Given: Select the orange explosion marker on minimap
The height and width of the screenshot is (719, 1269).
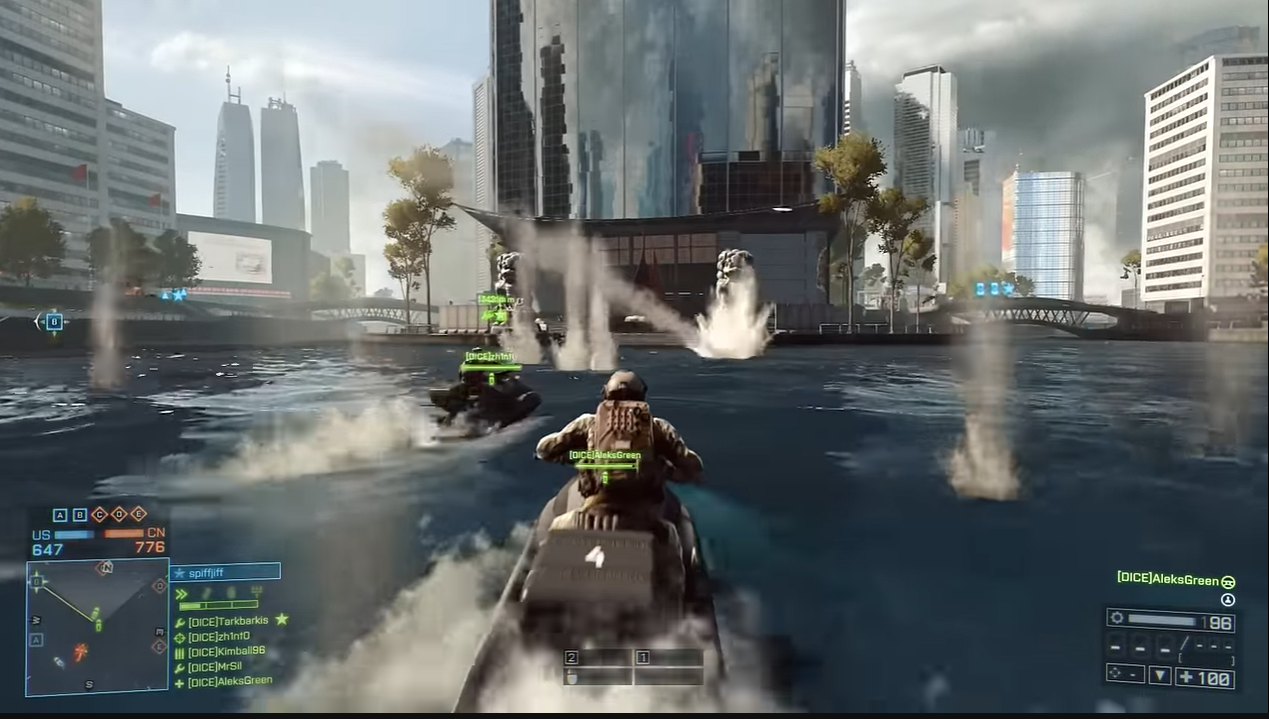Looking at the screenshot, I should coord(80,652).
